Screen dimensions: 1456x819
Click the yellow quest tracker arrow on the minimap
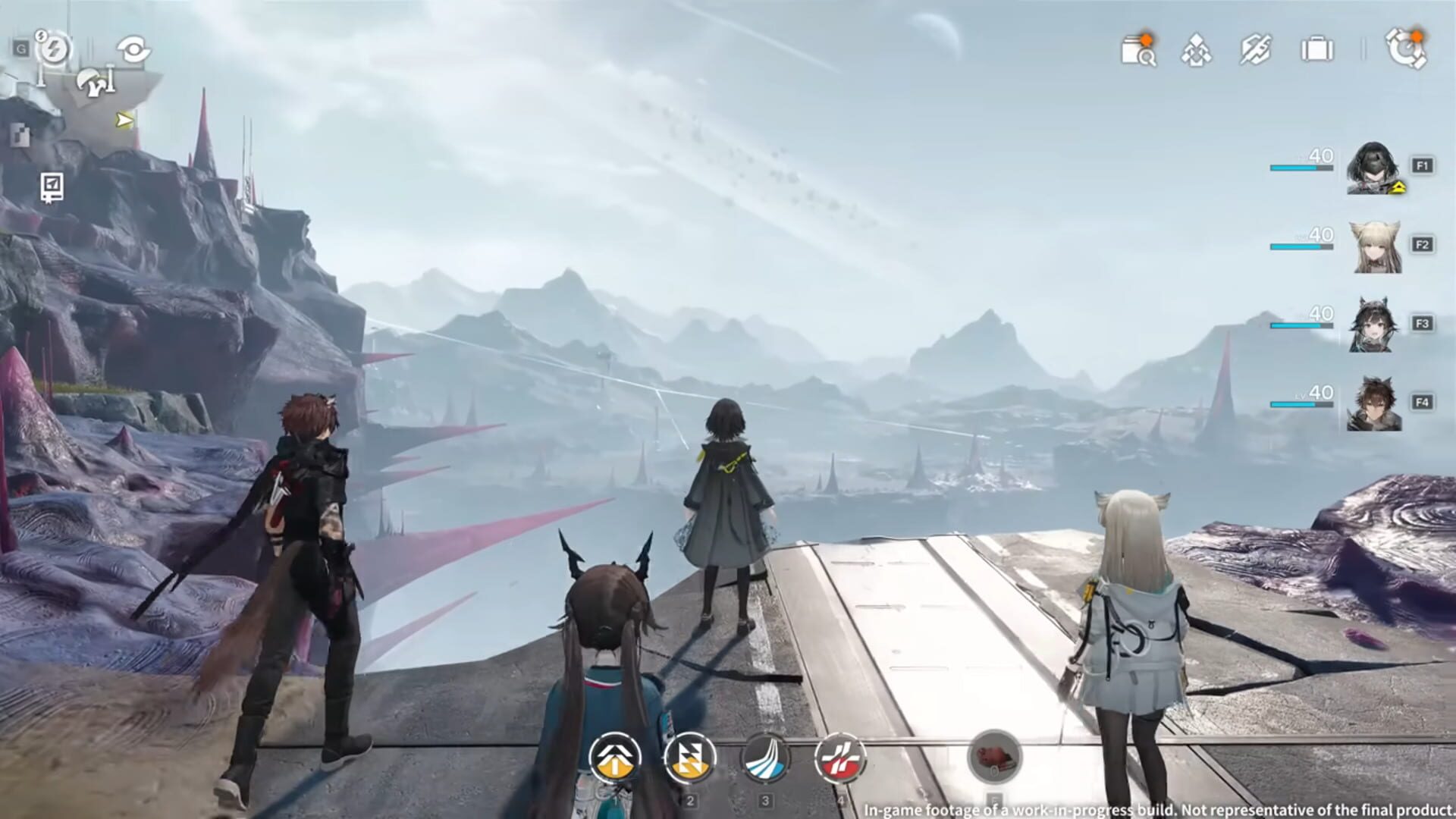pos(123,119)
